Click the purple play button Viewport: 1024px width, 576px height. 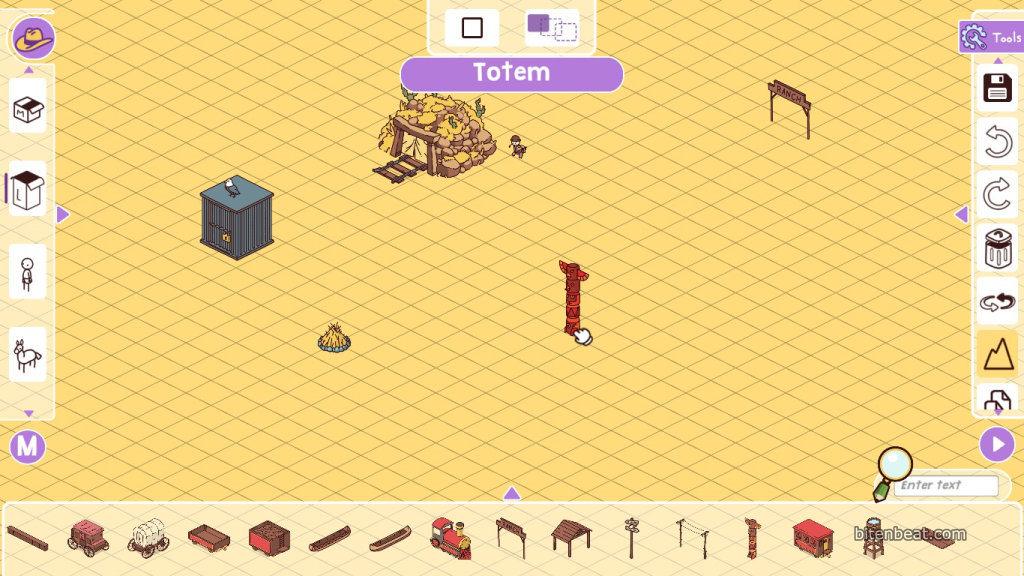pos(996,444)
